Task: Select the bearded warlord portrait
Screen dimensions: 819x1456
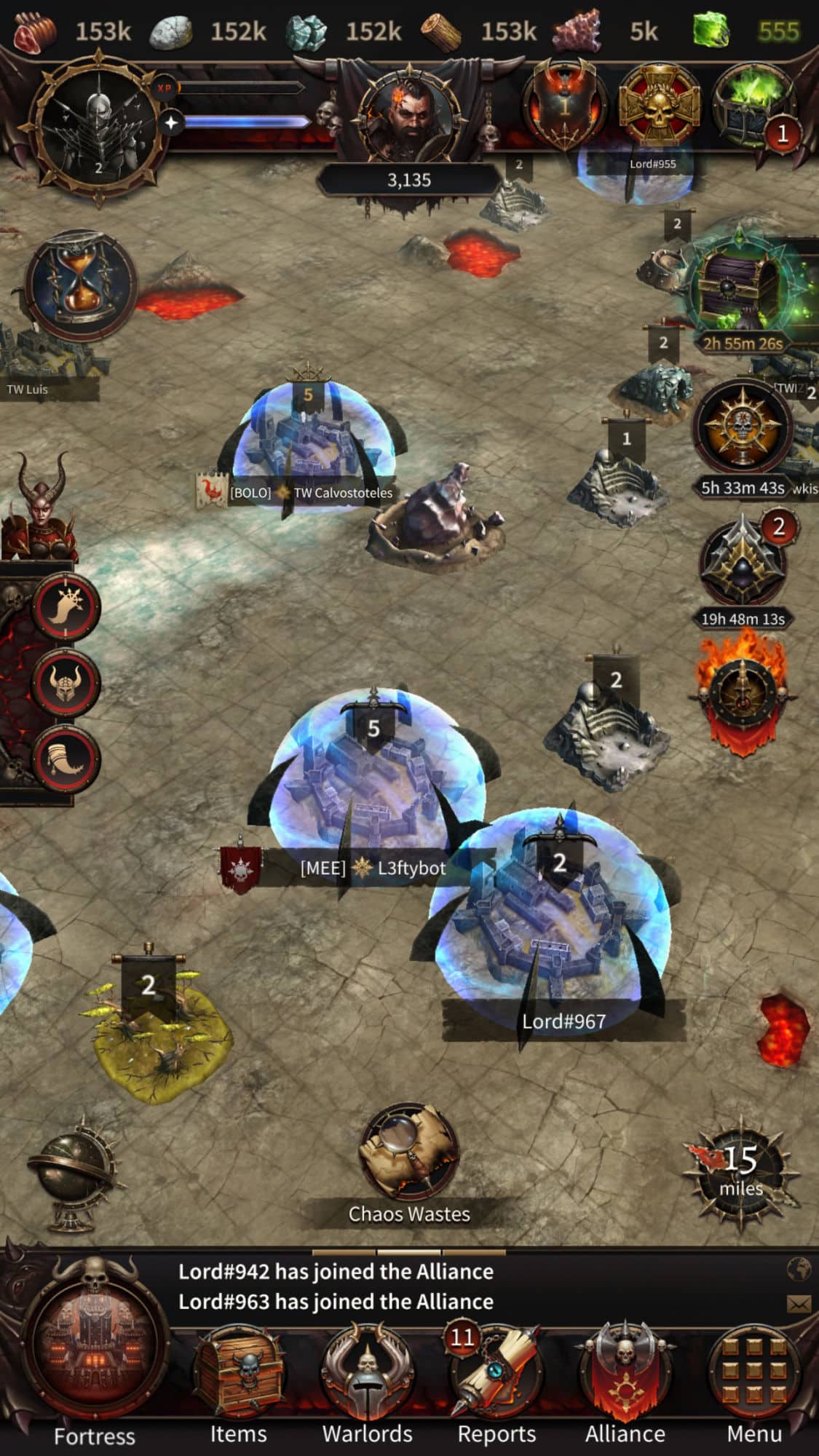Action: coord(409,116)
